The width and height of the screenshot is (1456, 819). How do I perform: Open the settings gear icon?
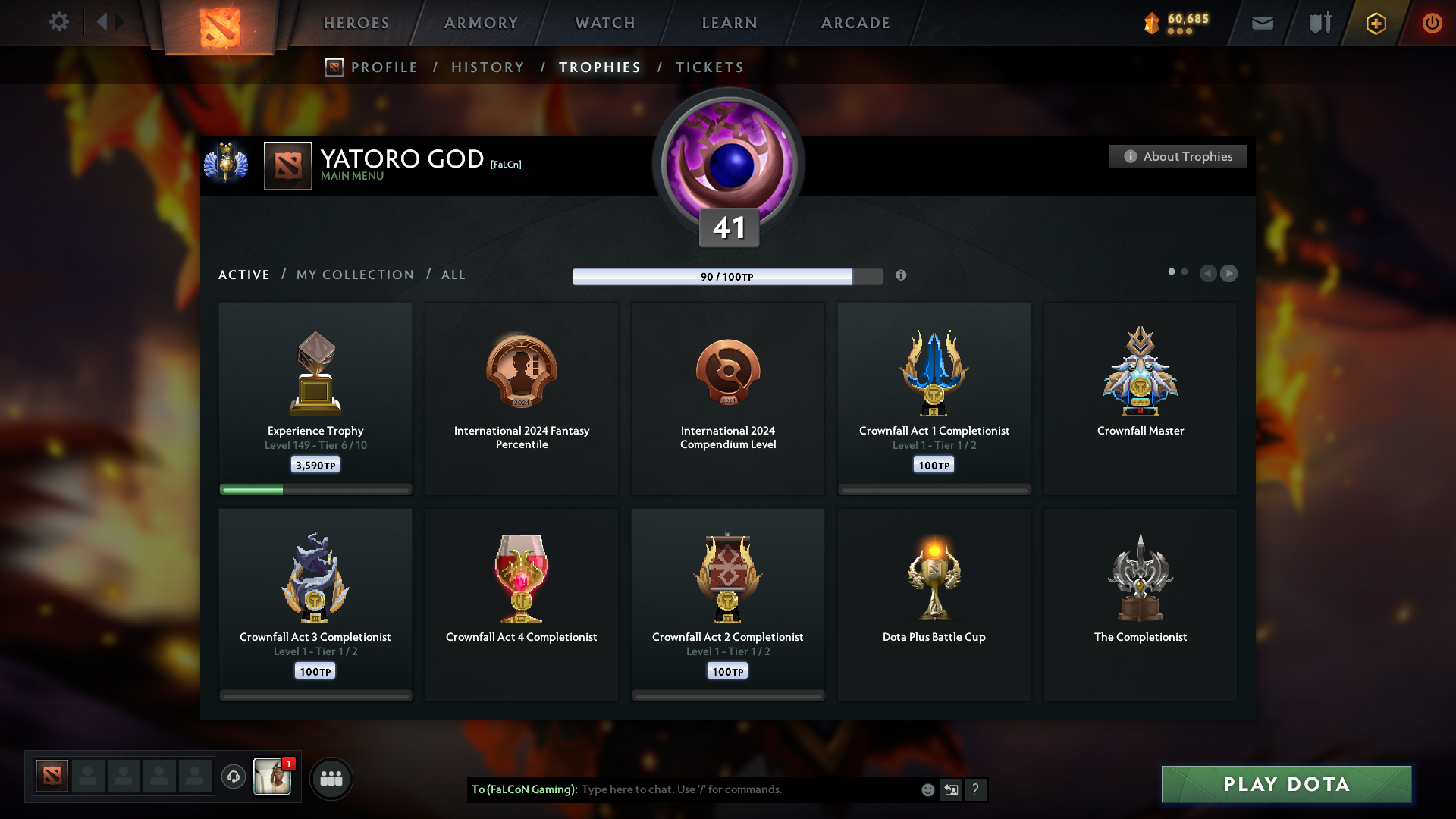[x=59, y=22]
